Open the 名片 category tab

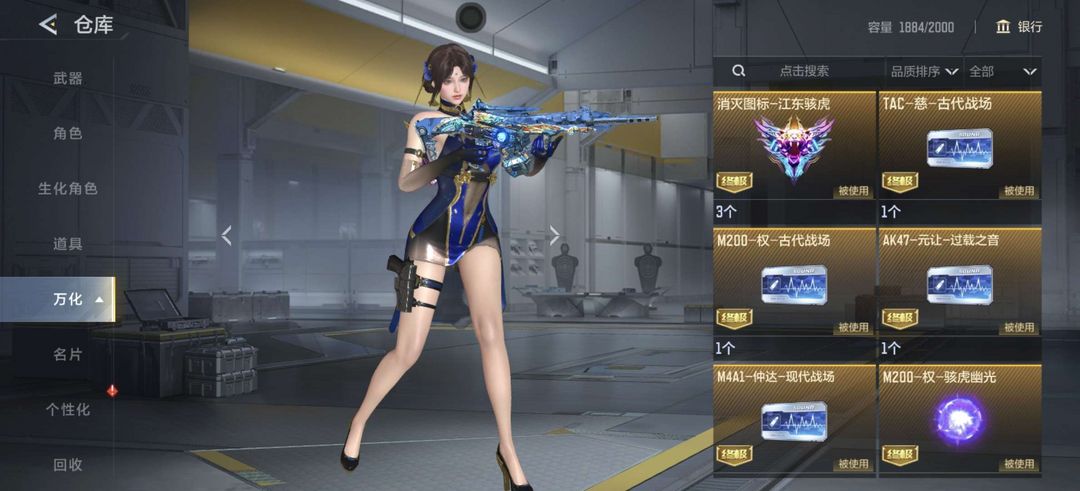pyautogui.click(x=68, y=354)
